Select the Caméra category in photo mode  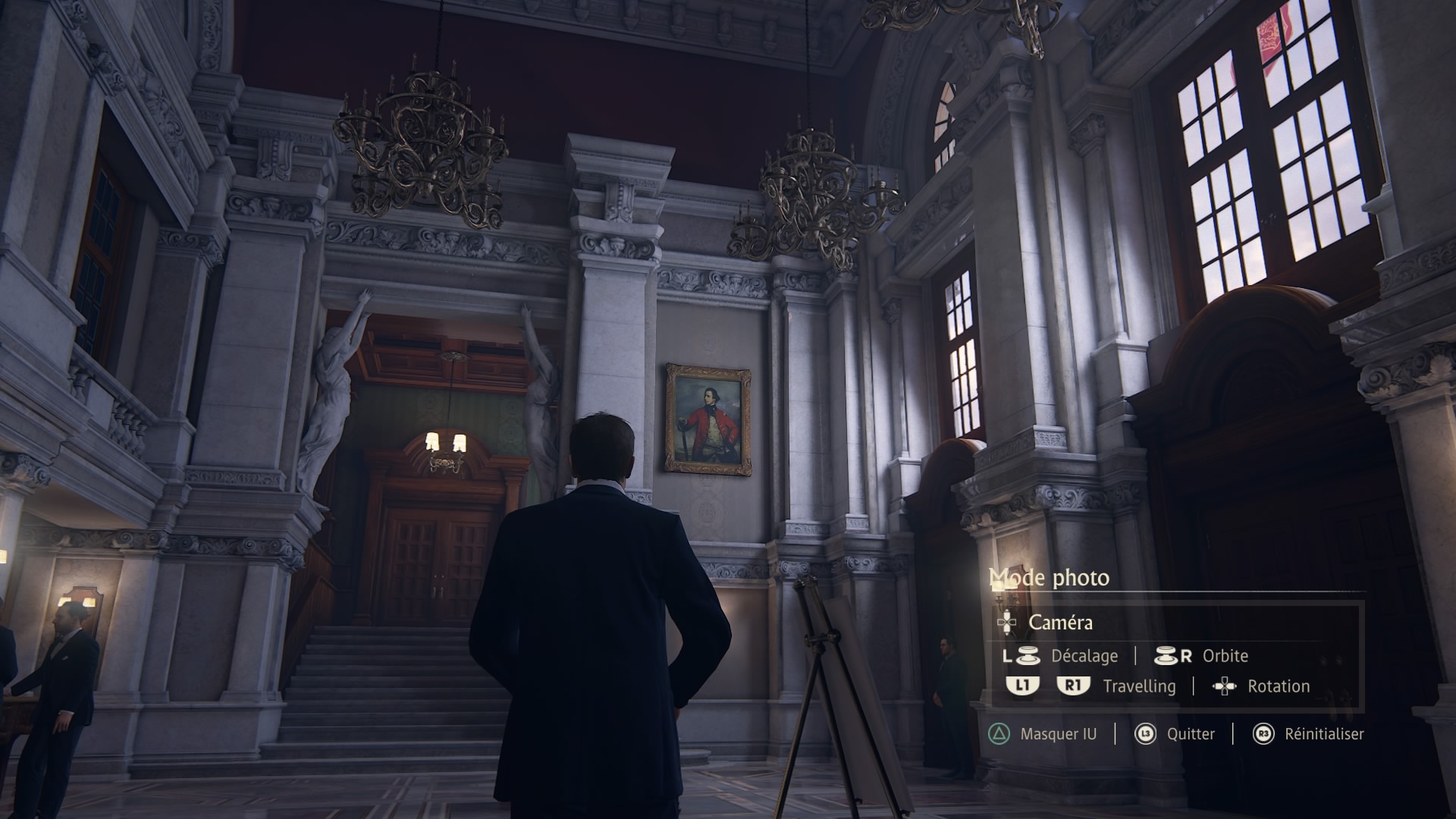(x=1060, y=623)
